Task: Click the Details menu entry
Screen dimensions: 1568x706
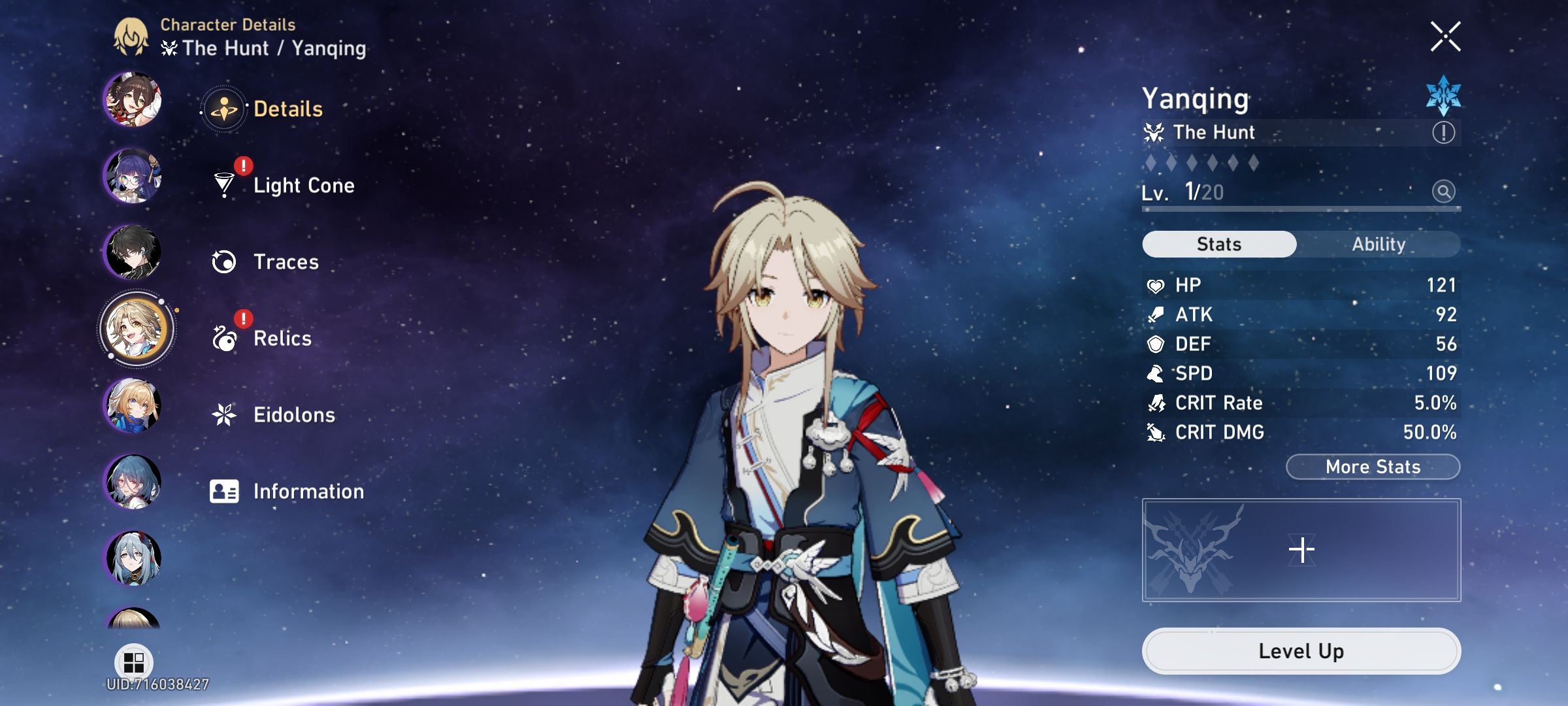Action: (x=287, y=109)
